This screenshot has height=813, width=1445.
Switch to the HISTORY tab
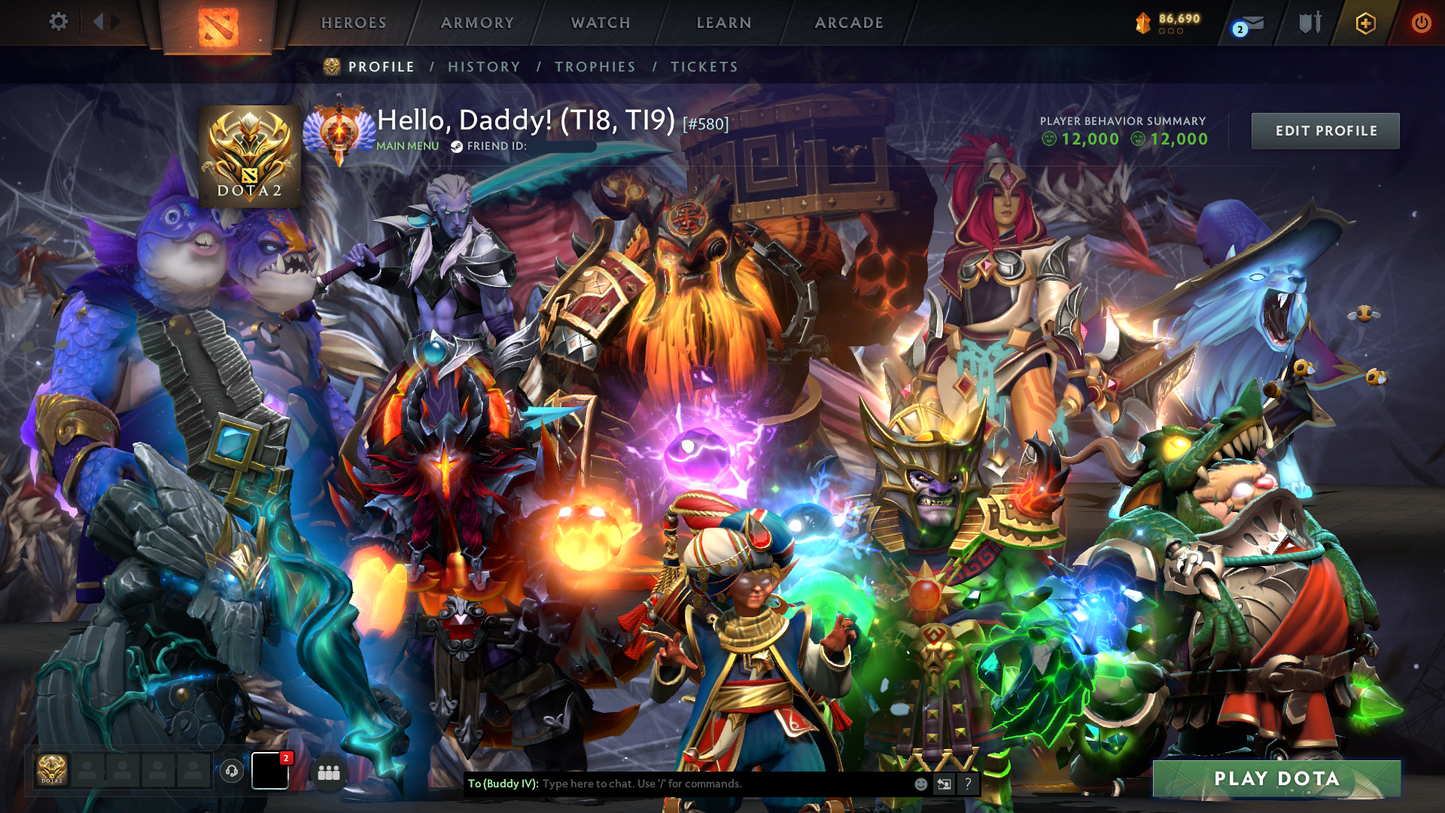coord(484,66)
